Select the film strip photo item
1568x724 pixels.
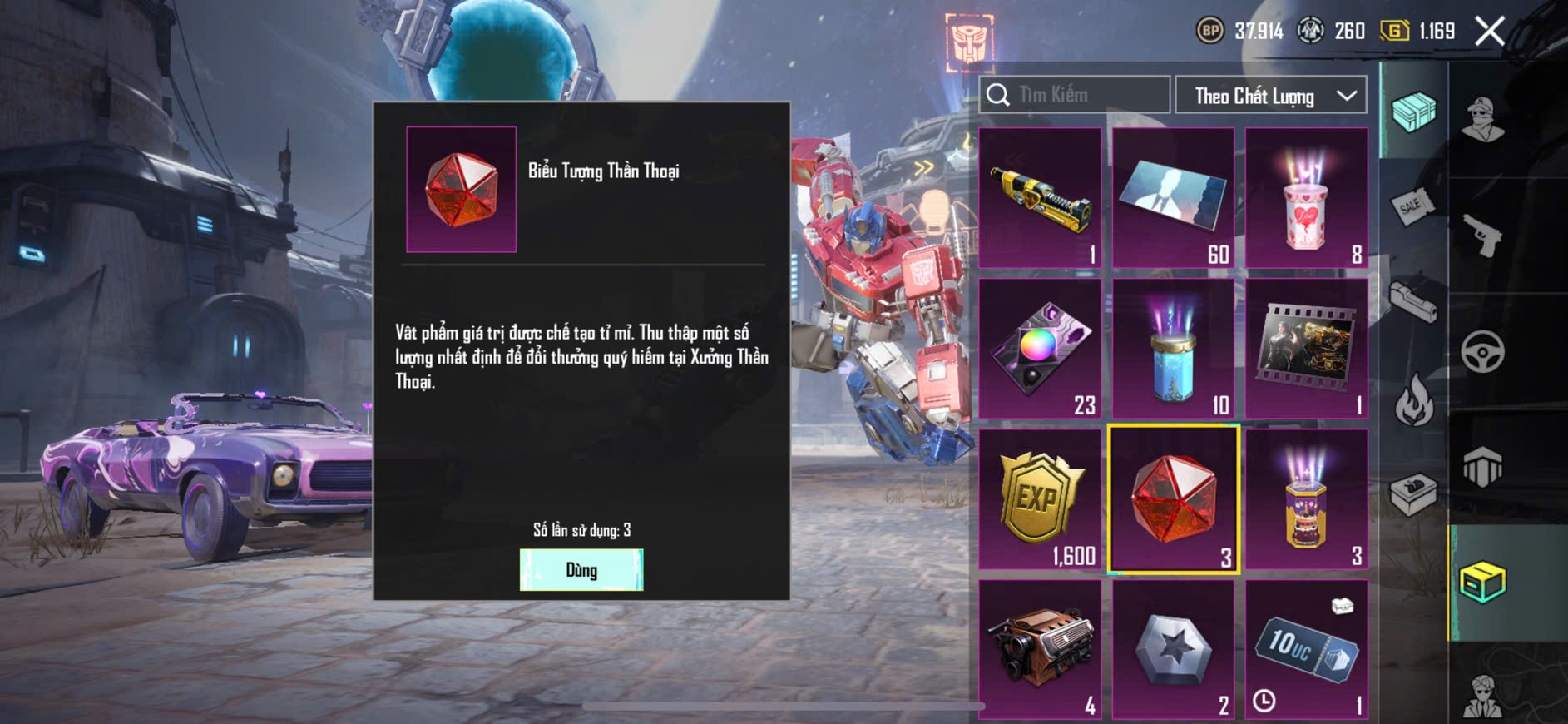pyautogui.click(x=1306, y=349)
